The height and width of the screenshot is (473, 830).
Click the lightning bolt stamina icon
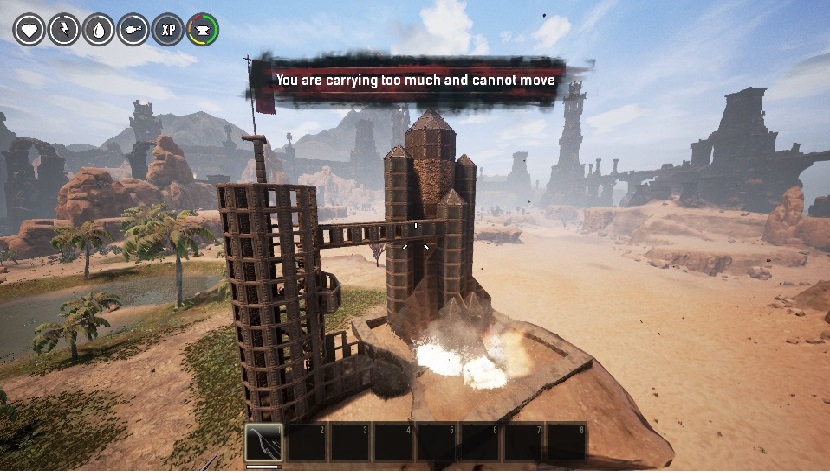(x=64, y=29)
